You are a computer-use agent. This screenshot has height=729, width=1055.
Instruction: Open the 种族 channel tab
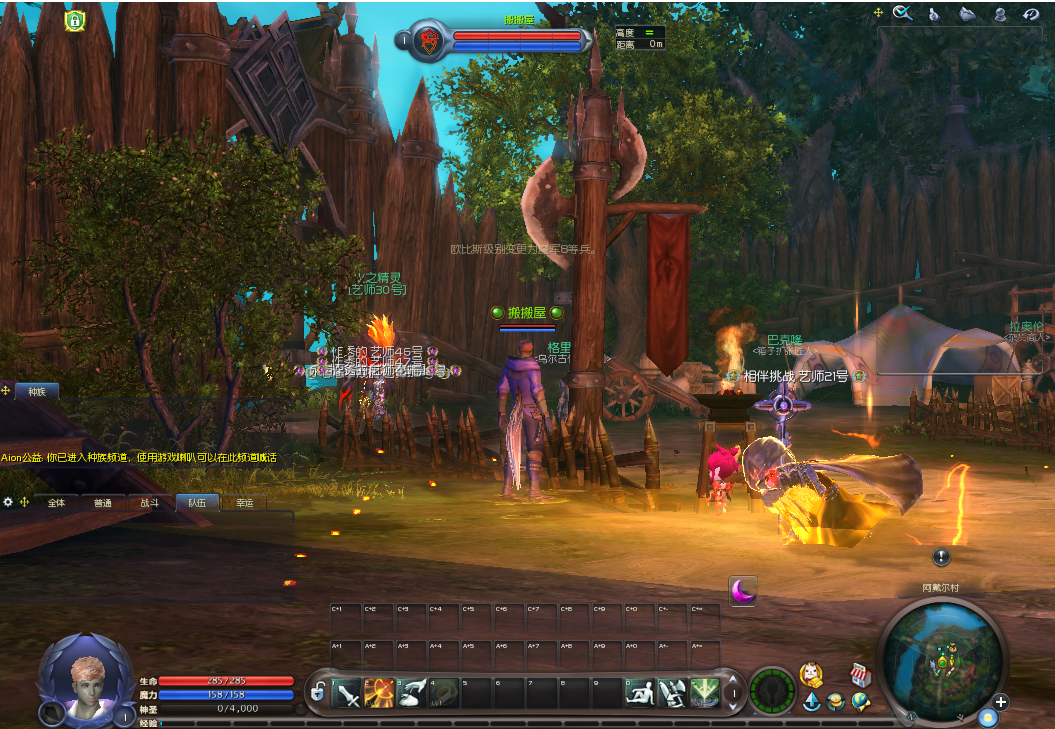(x=37, y=391)
